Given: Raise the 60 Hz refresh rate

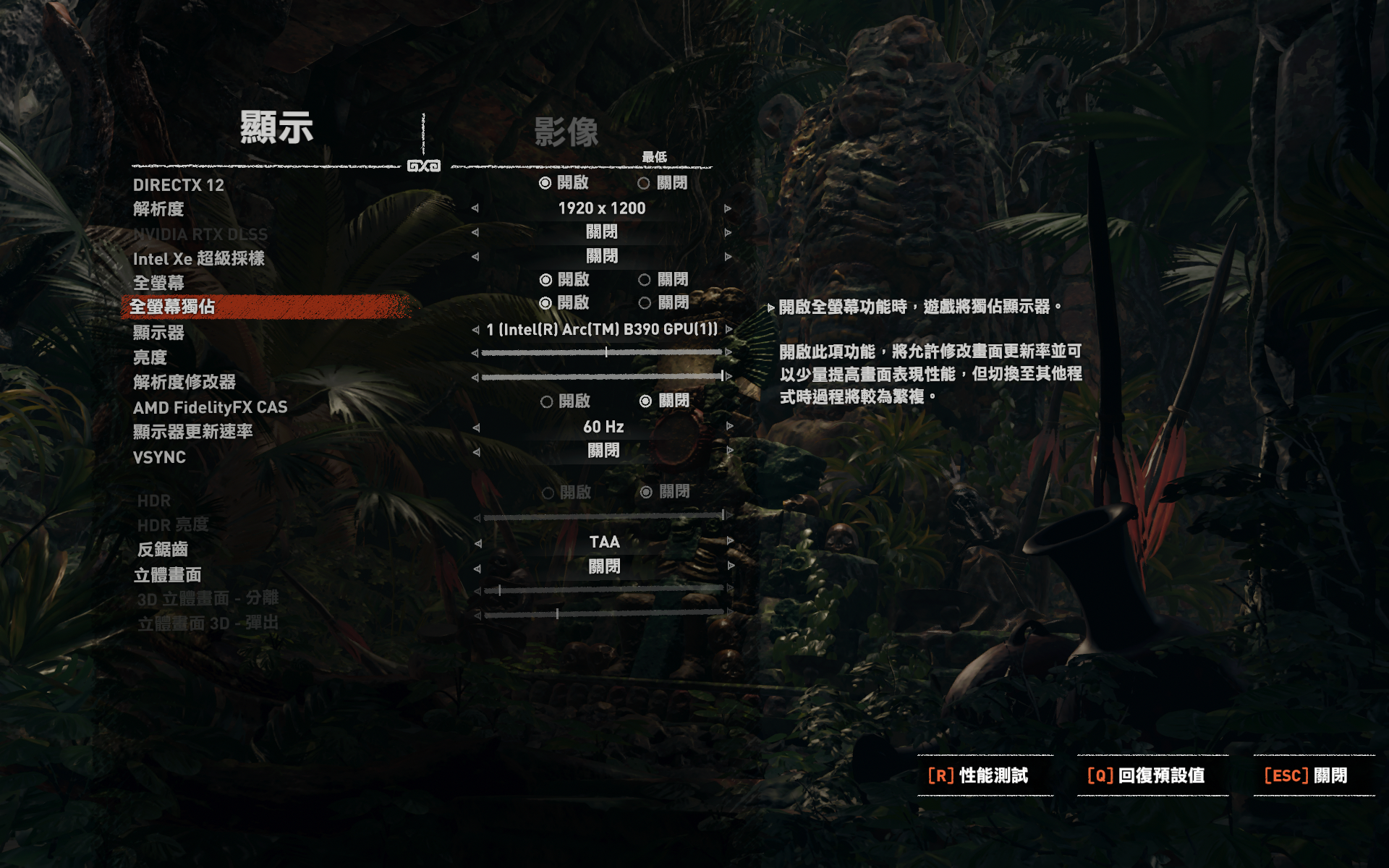Looking at the screenshot, I should coord(729,427).
